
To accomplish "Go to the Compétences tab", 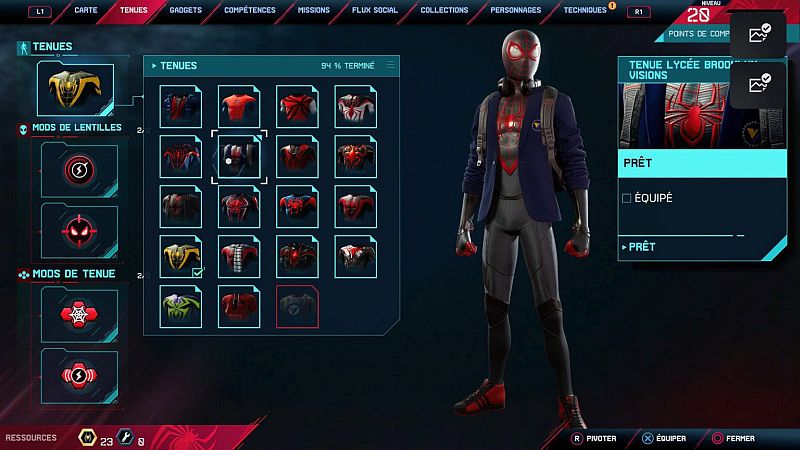I will pos(249,10).
